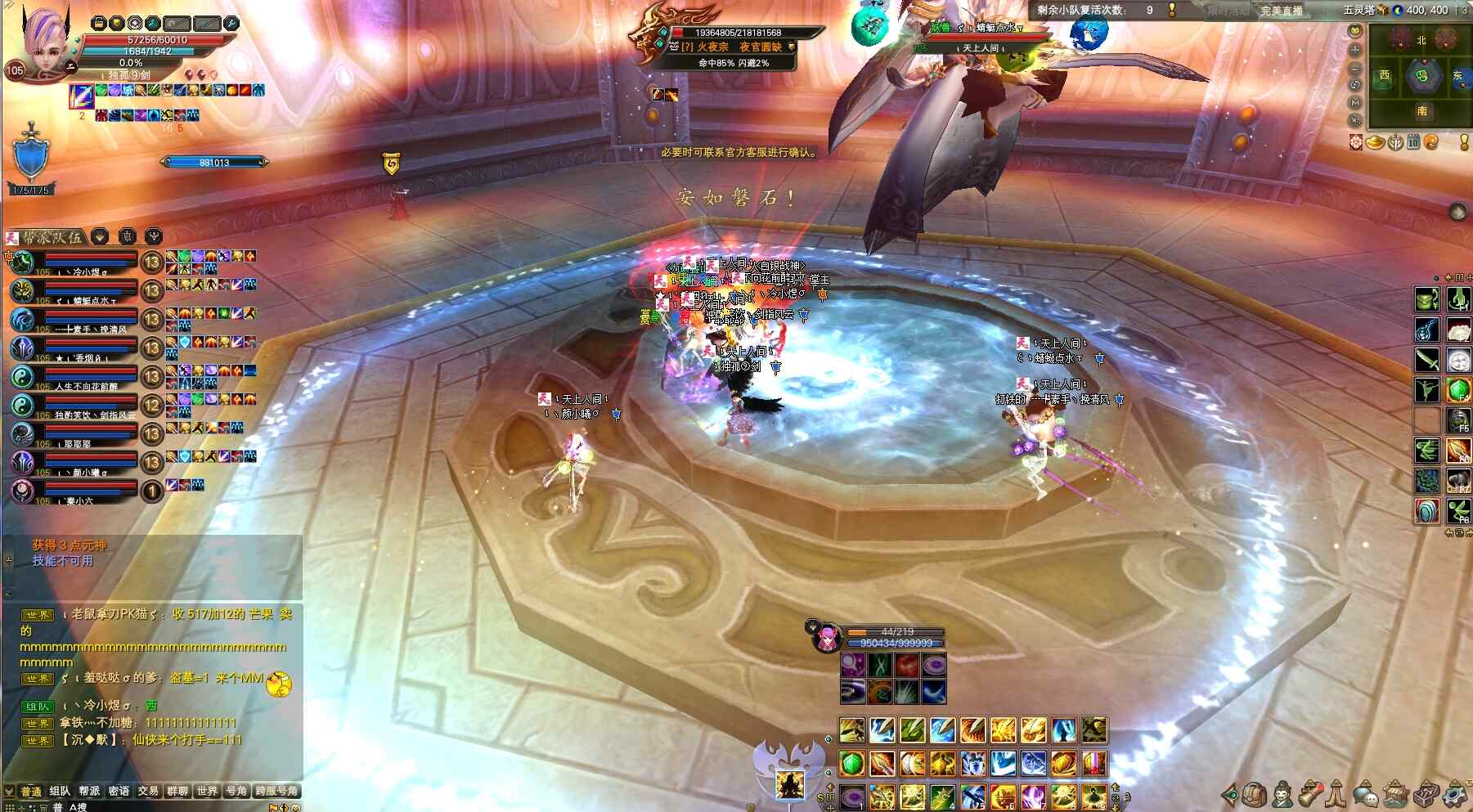This screenshot has height=812, width=1473.
Task: Click the compass minimap
Action: coord(1421,76)
